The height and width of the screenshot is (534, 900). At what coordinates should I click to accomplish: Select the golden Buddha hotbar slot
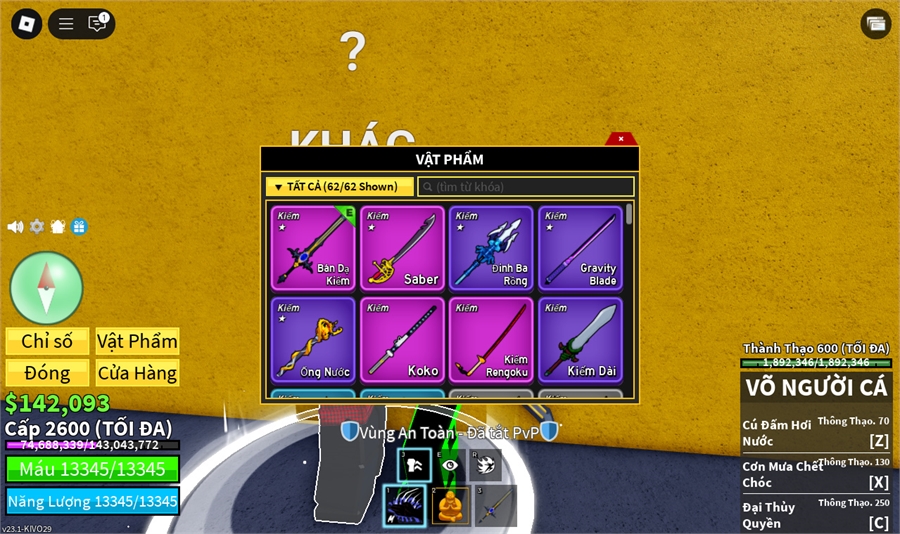pyautogui.click(x=451, y=506)
